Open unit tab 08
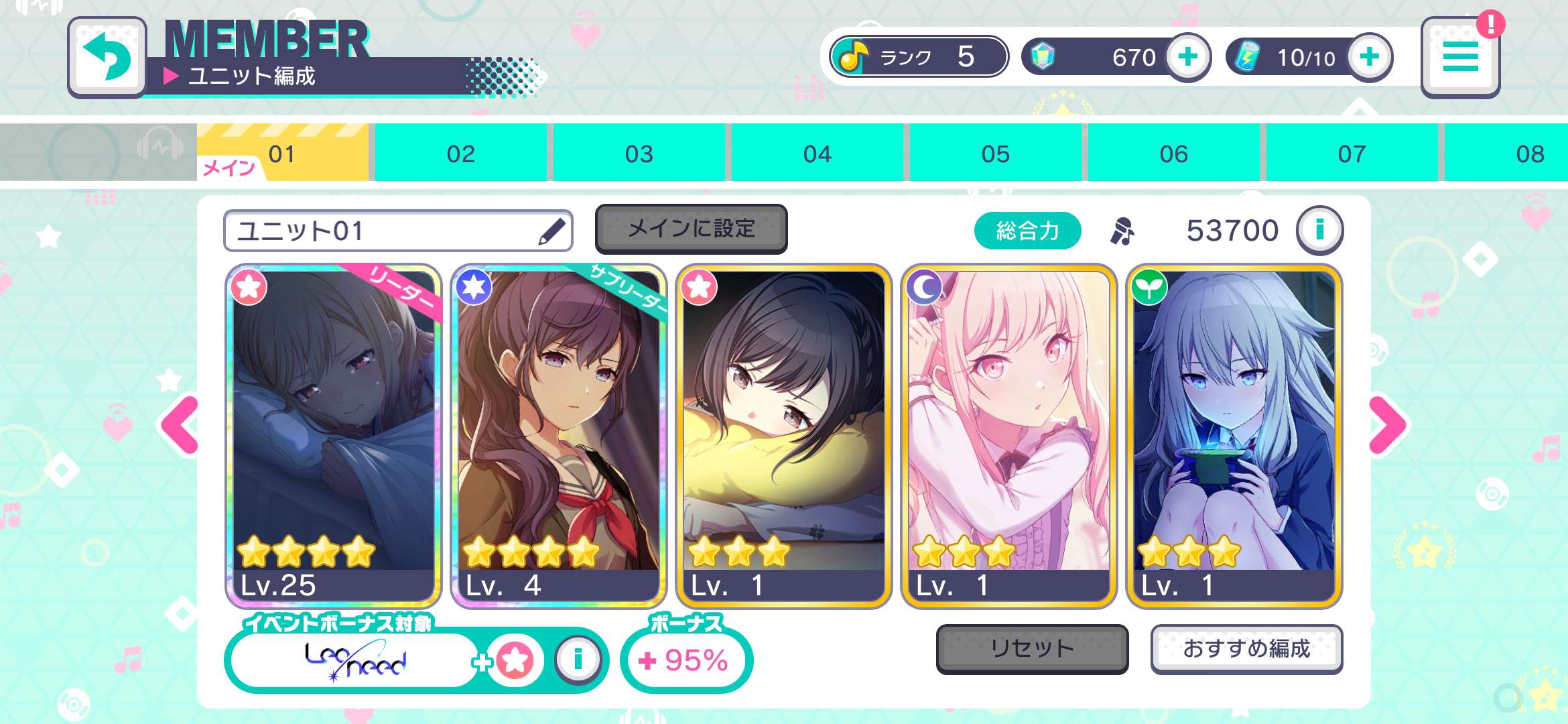 [x=1530, y=153]
